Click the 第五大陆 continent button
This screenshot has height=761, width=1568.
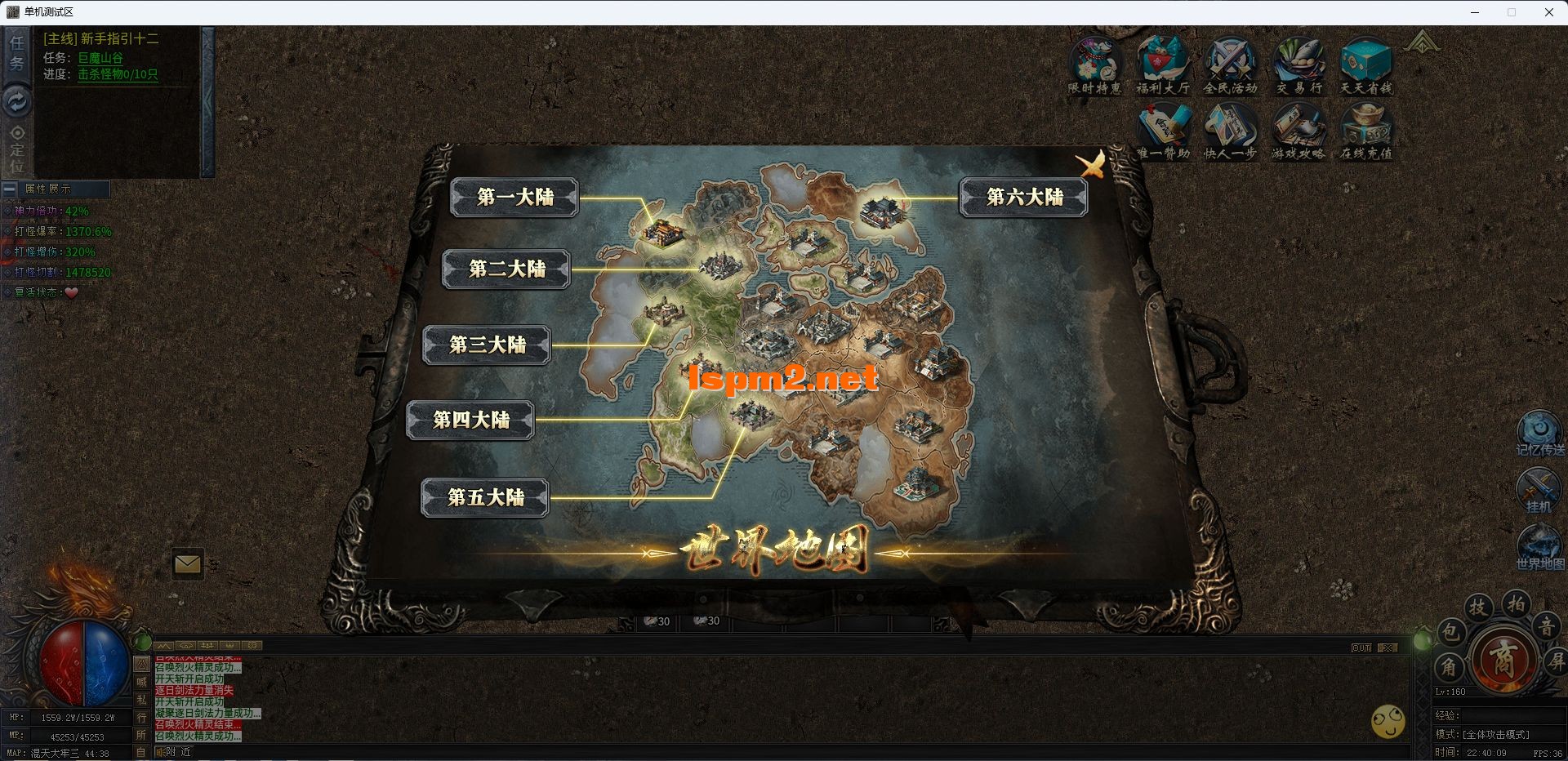click(485, 497)
